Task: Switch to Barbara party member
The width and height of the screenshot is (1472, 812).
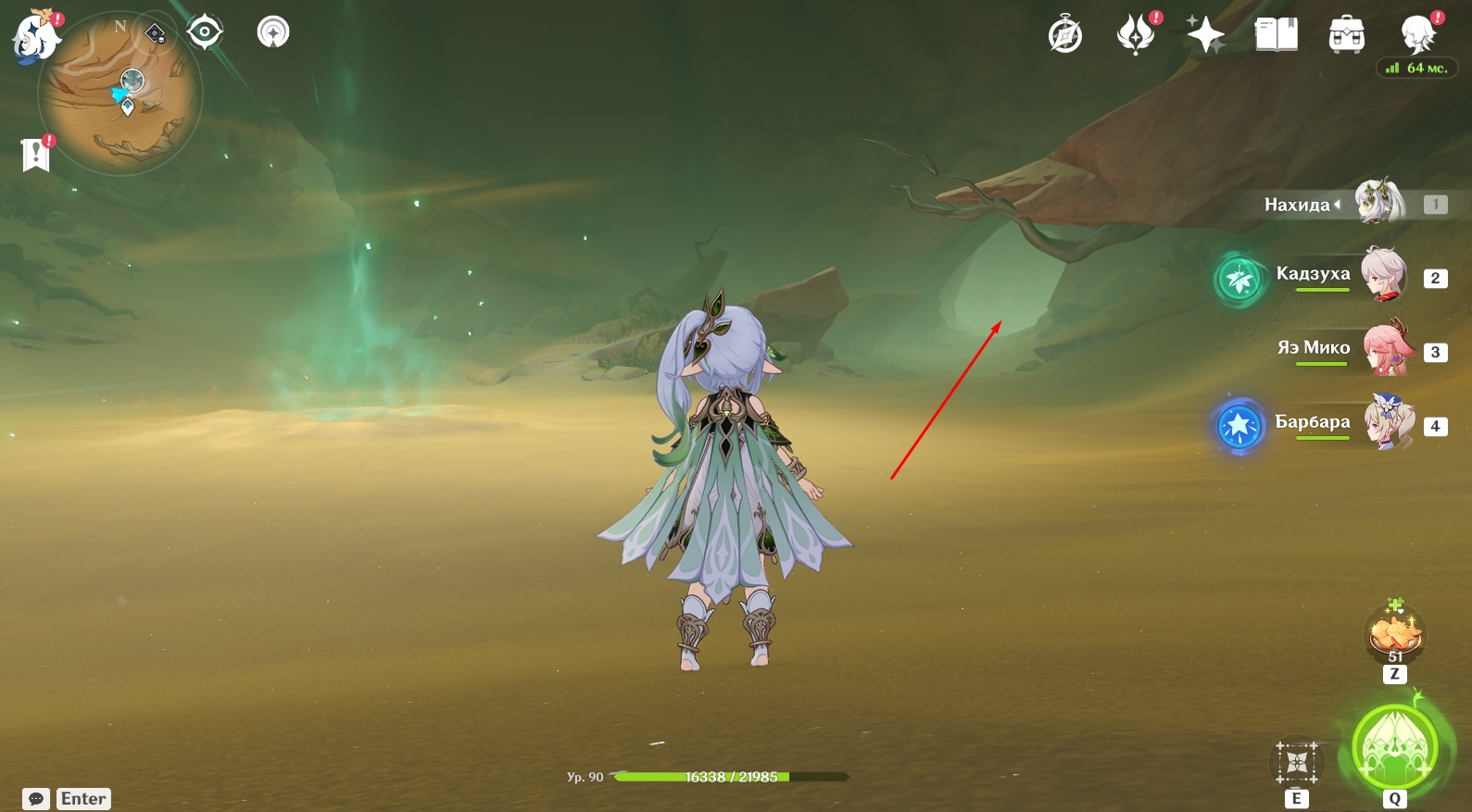Action: pyautogui.click(x=1388, y=422)
